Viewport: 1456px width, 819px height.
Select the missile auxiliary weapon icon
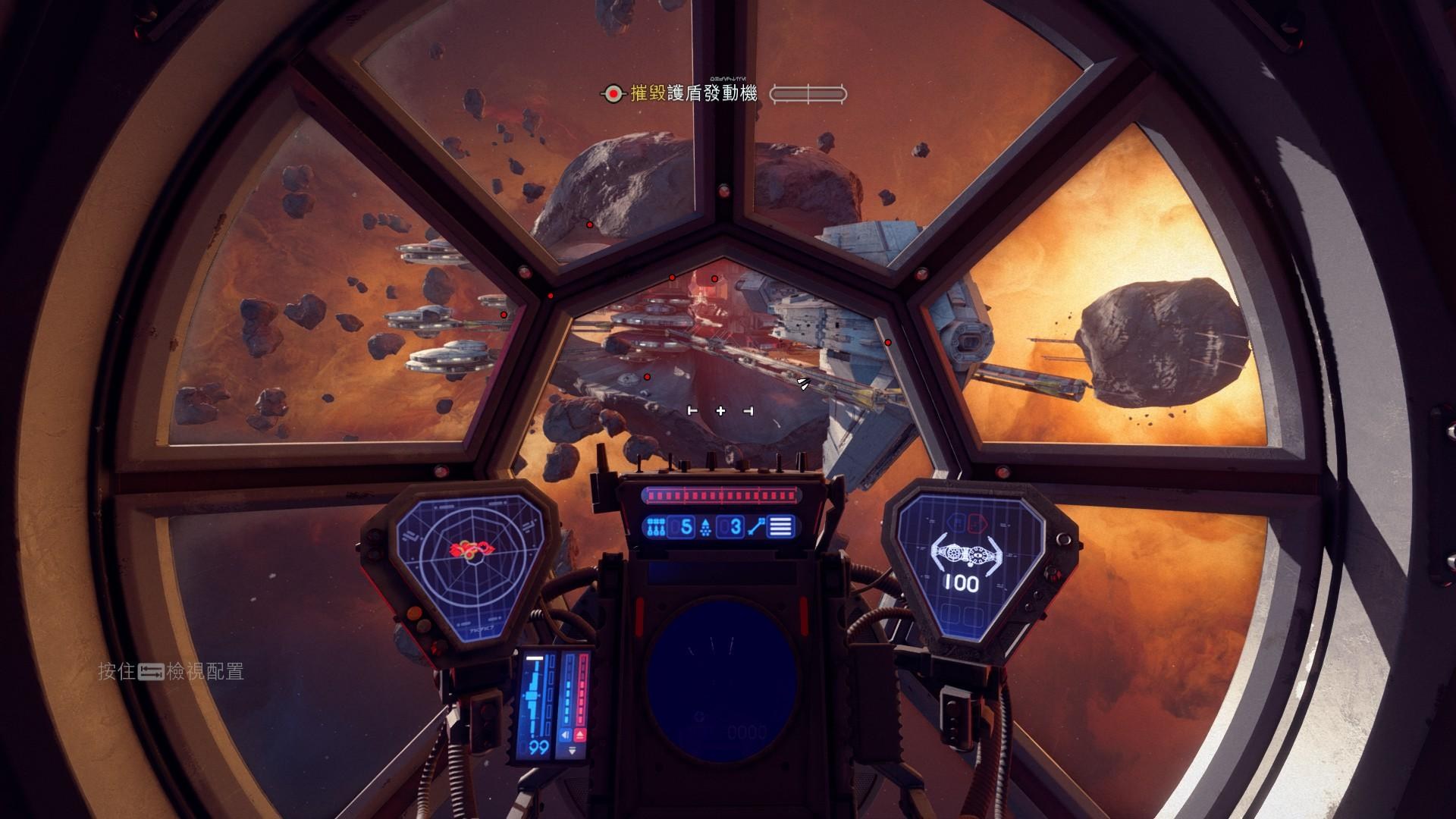704,526
